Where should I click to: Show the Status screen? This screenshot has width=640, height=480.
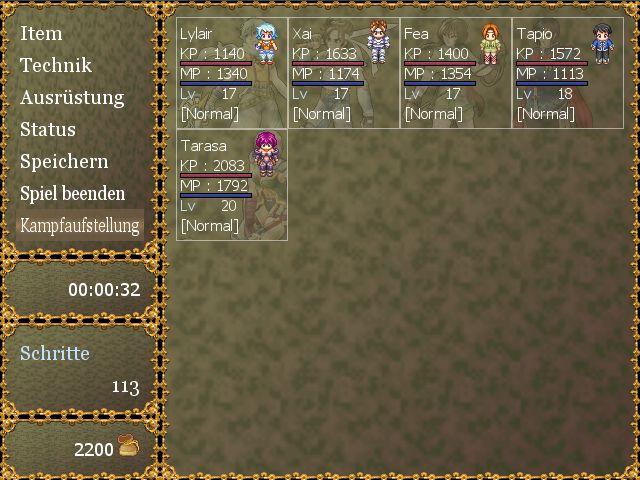[x=48, y=129]
